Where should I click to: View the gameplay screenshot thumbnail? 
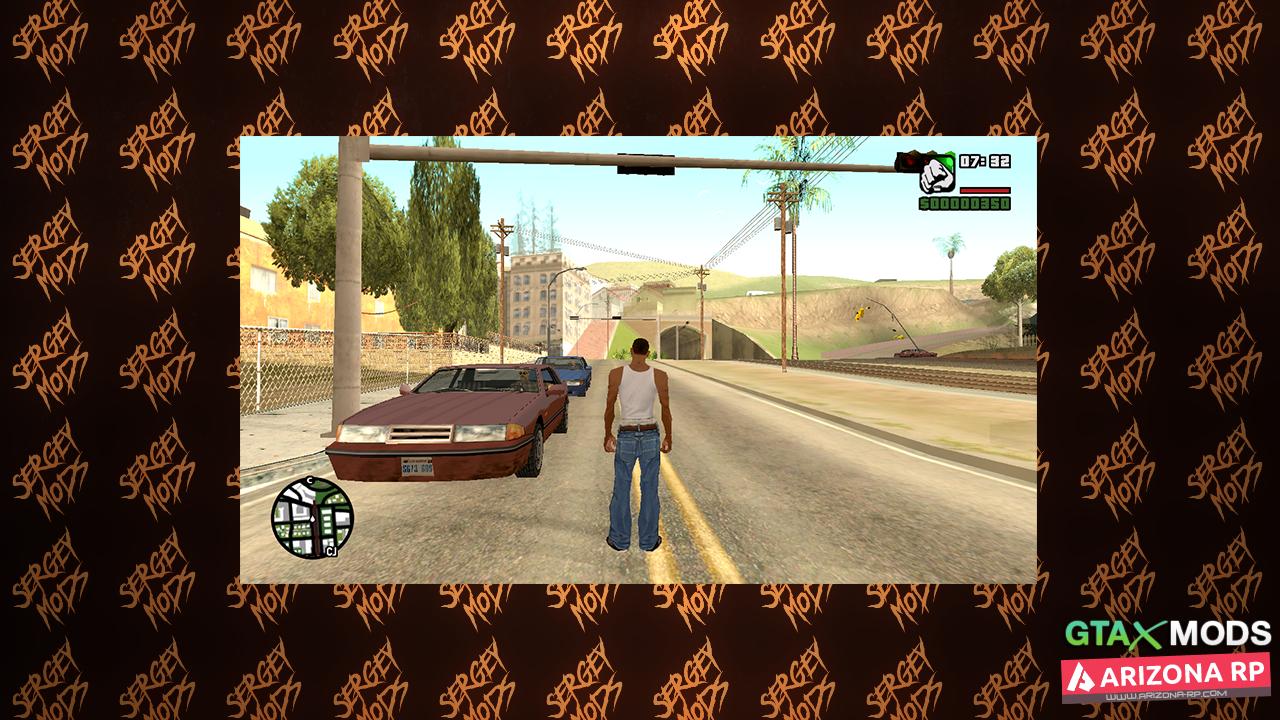click(638, 360)
